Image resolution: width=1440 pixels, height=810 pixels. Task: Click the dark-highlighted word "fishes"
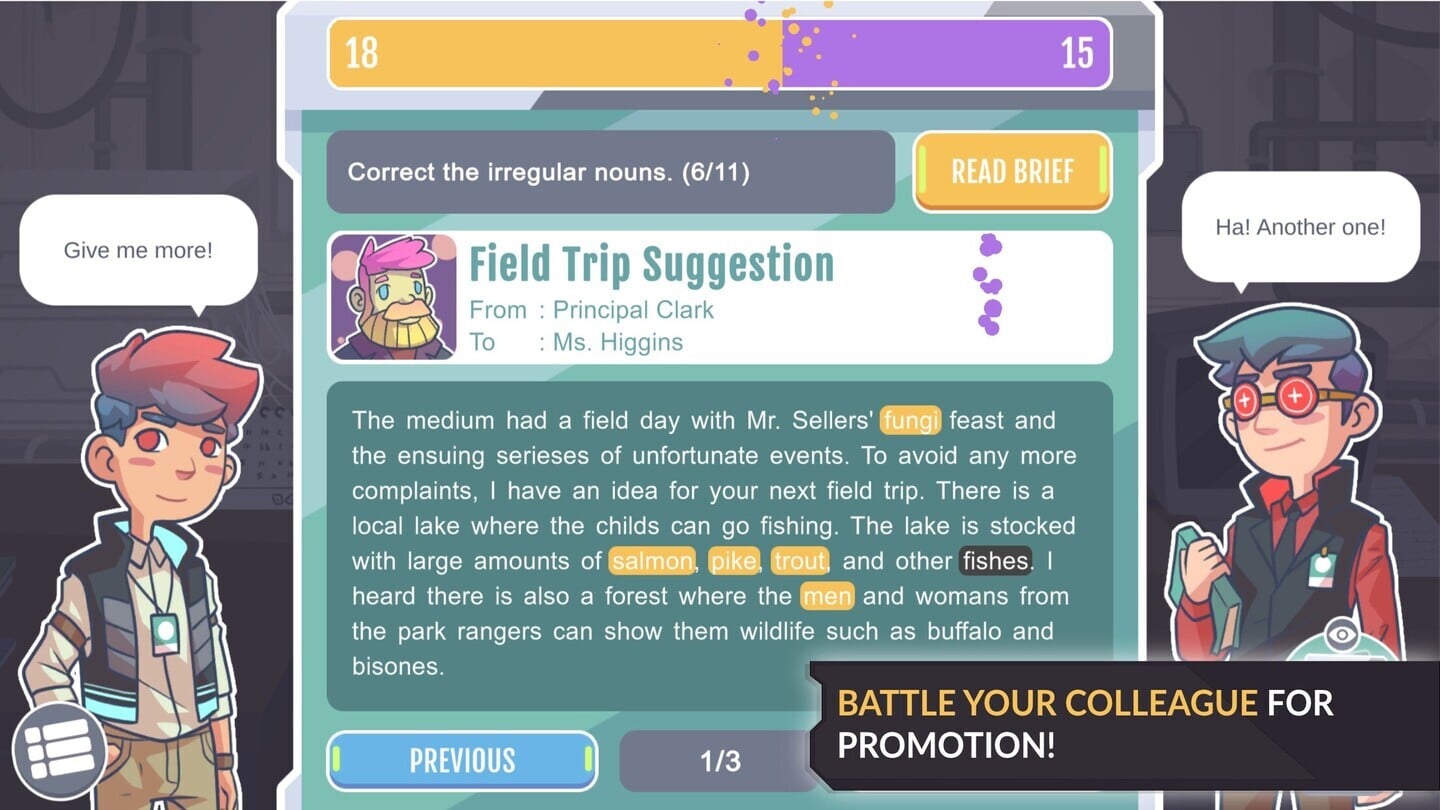(x=995, y=561)
